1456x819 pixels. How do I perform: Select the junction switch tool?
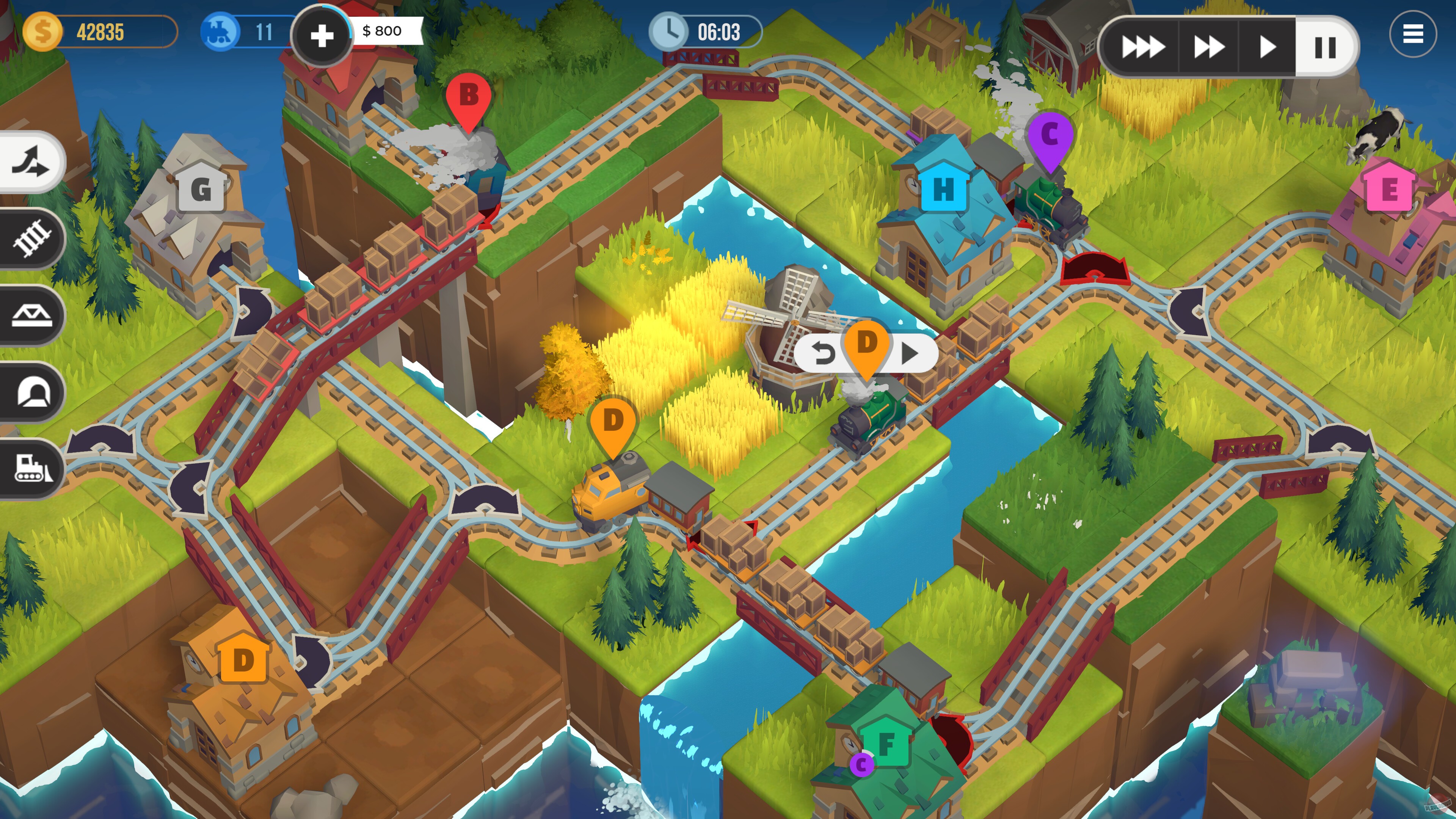tap(30, 162)
